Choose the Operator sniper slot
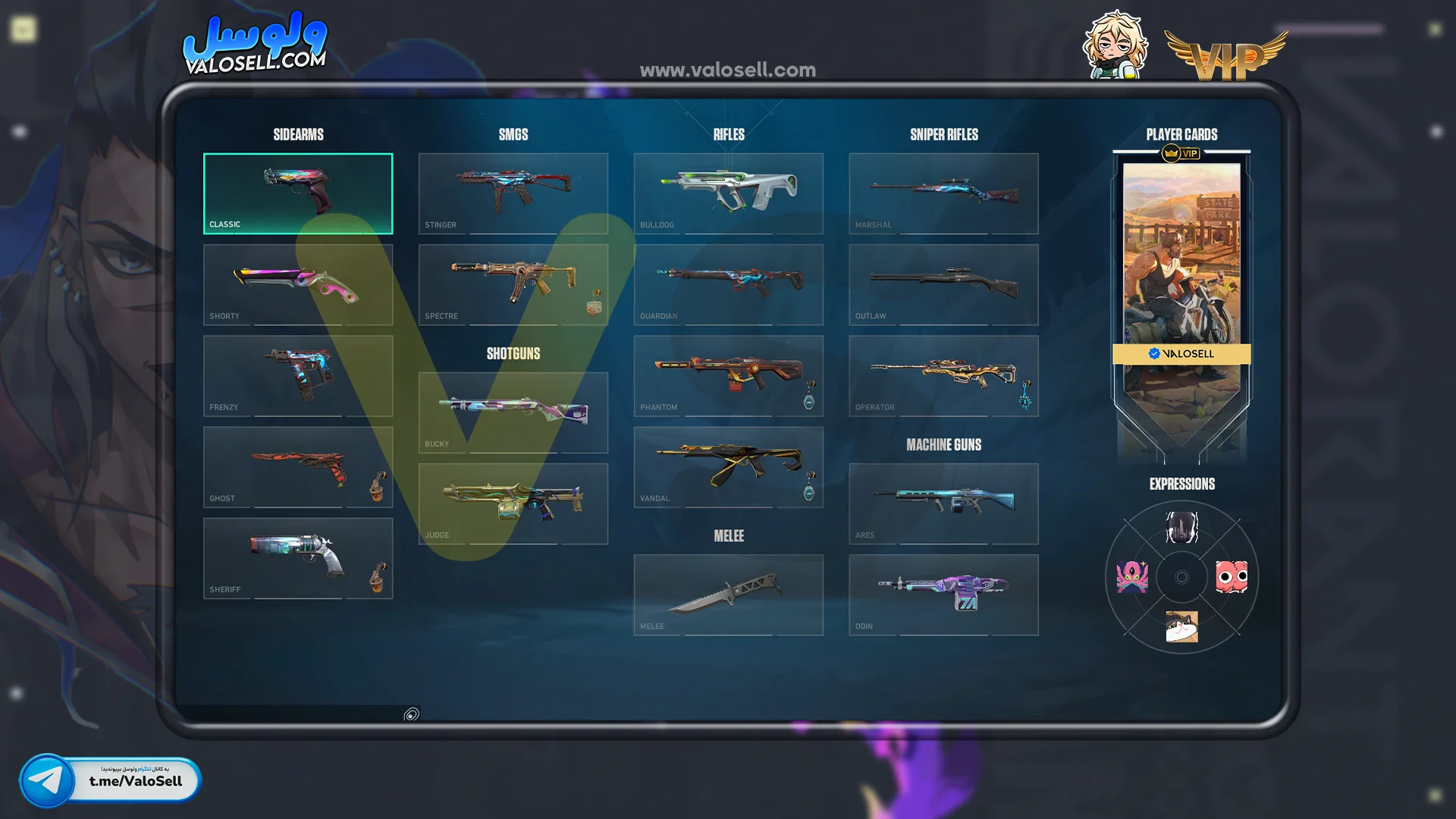The height and width of the screenshot is (819, 1456). [944, 375]
